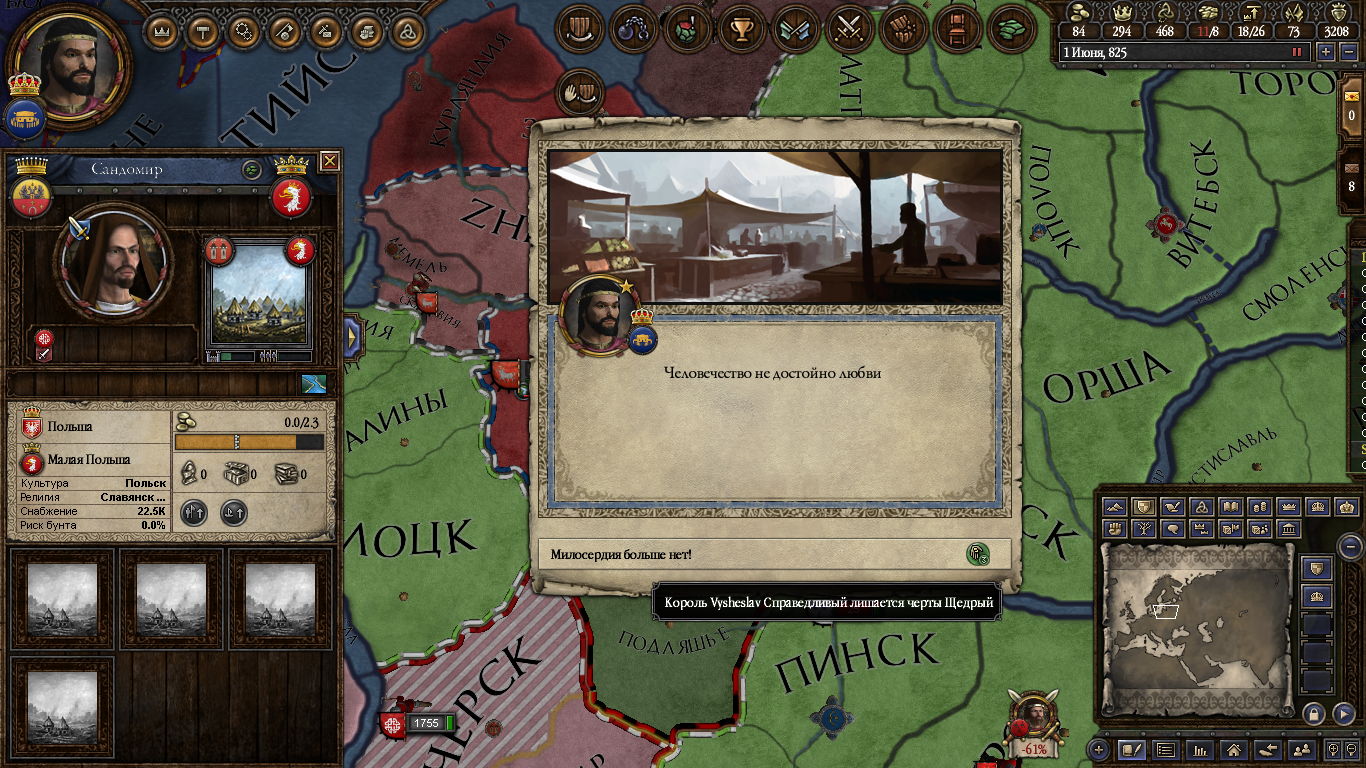The width and height of the screenshot is (1366, 768).
Task: Close the Сандомир province panel
Action: (329, 161)
